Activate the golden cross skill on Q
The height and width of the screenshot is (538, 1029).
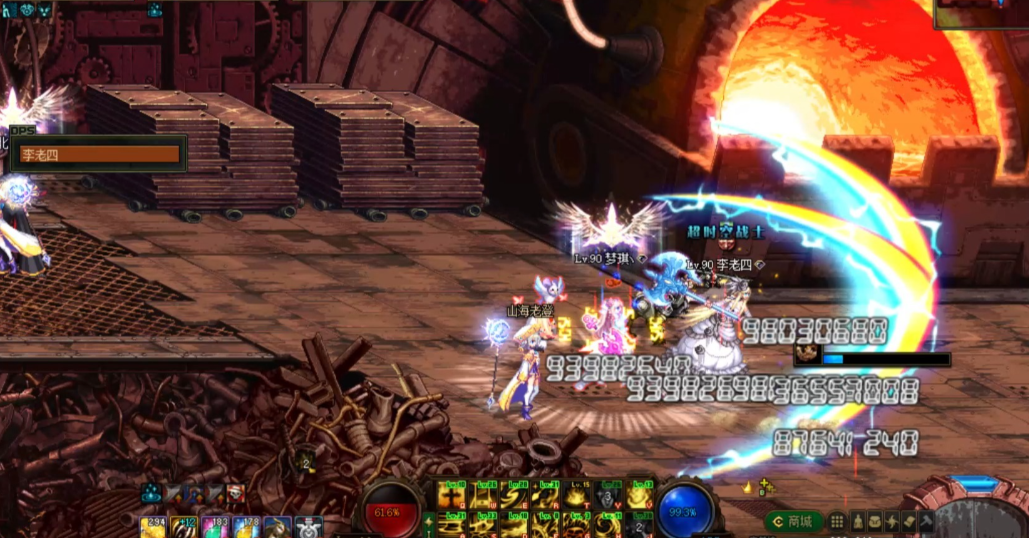pyautogui.click(x=454, y=497)
